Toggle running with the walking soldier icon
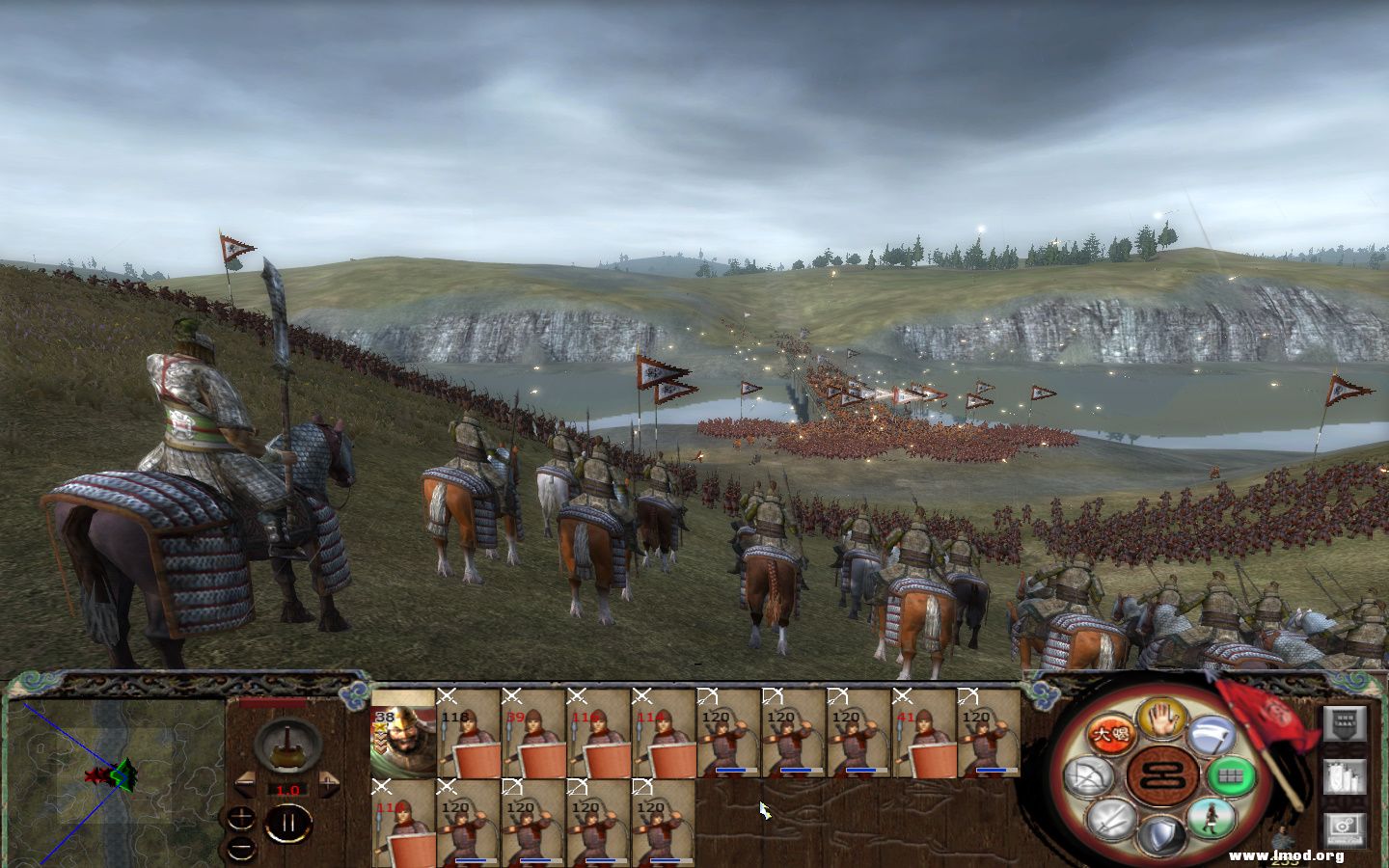Image resolution: width=1389 pixels, height=868 pixels. tap(1210, 819)
